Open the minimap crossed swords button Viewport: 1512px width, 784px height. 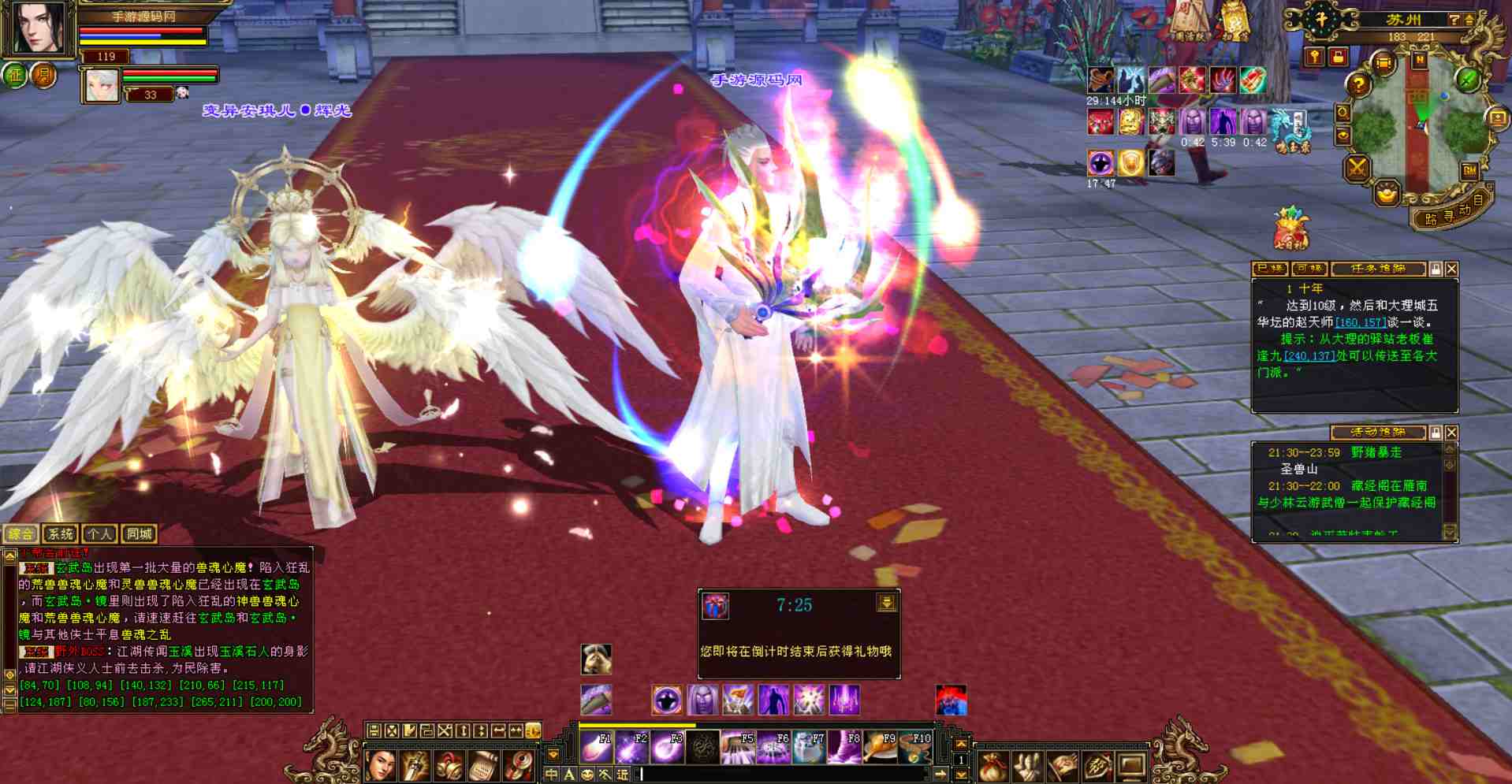[1357, 167]
